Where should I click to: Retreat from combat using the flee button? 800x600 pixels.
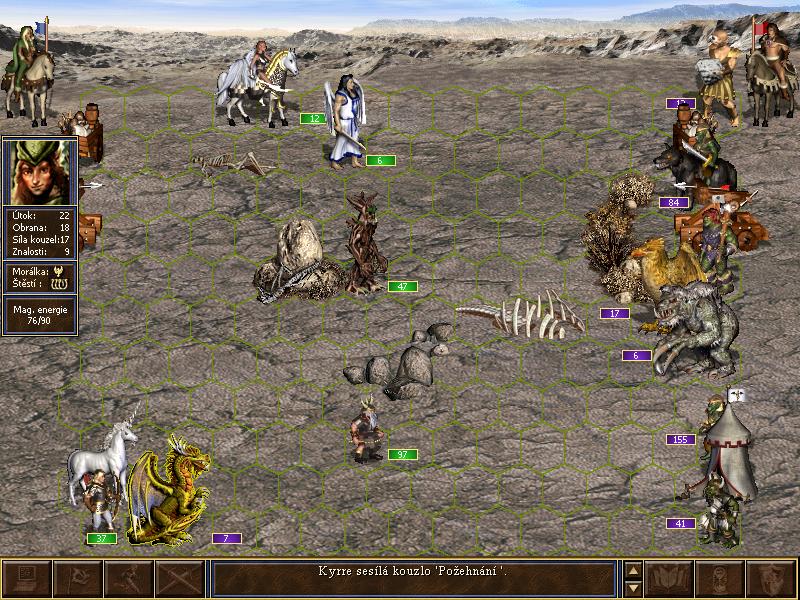pyautogui.click(x=129, y=579)
